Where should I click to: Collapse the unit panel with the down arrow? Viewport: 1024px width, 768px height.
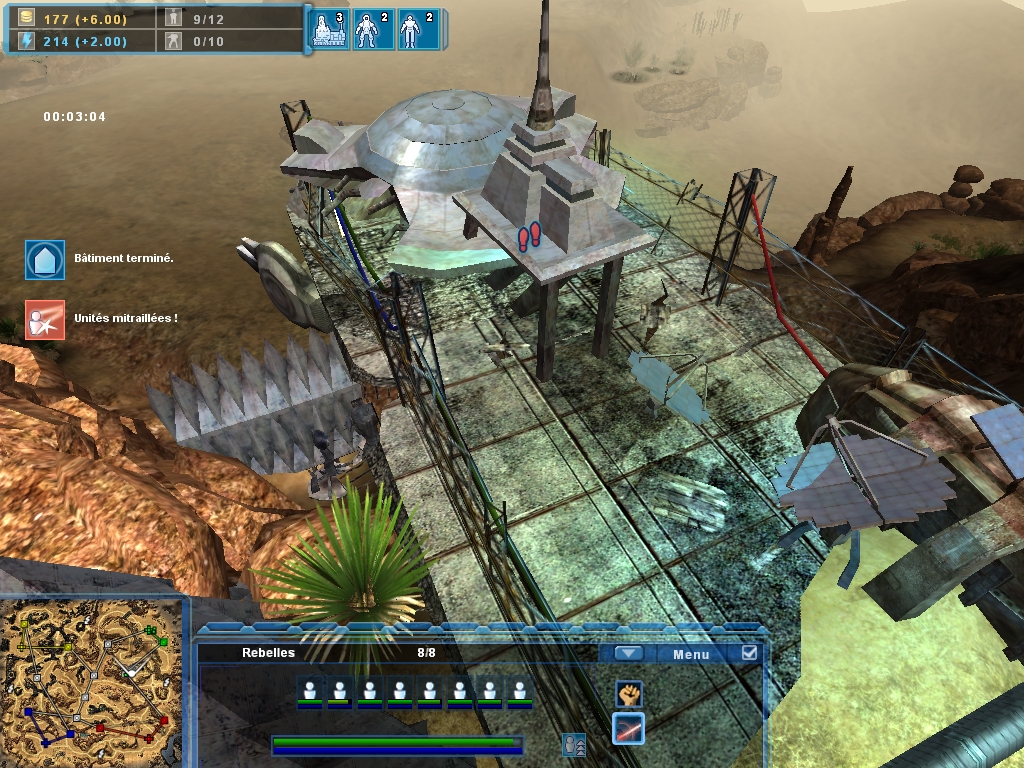[628, 654]
